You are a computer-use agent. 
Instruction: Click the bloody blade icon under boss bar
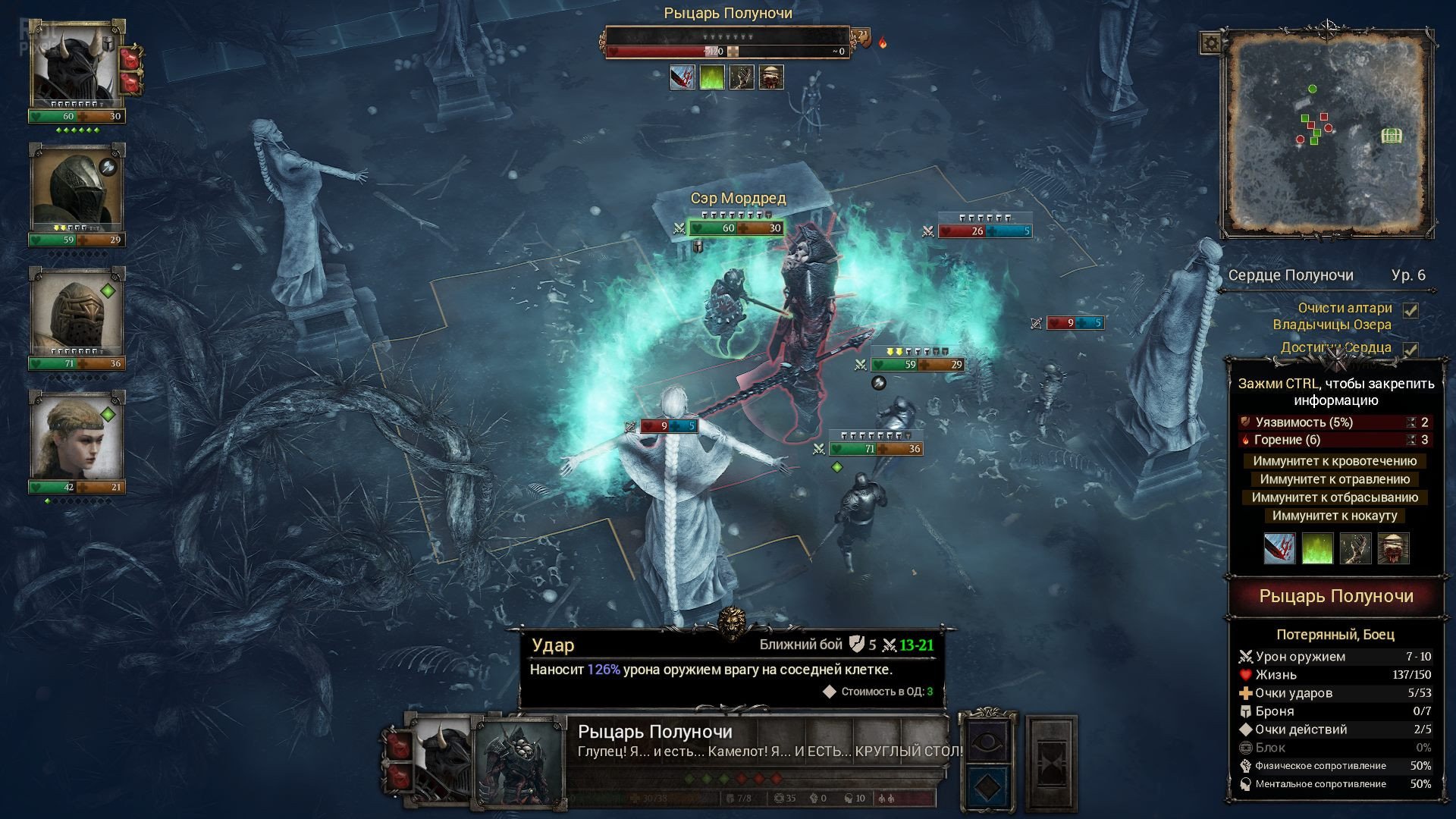pos(682,77)
